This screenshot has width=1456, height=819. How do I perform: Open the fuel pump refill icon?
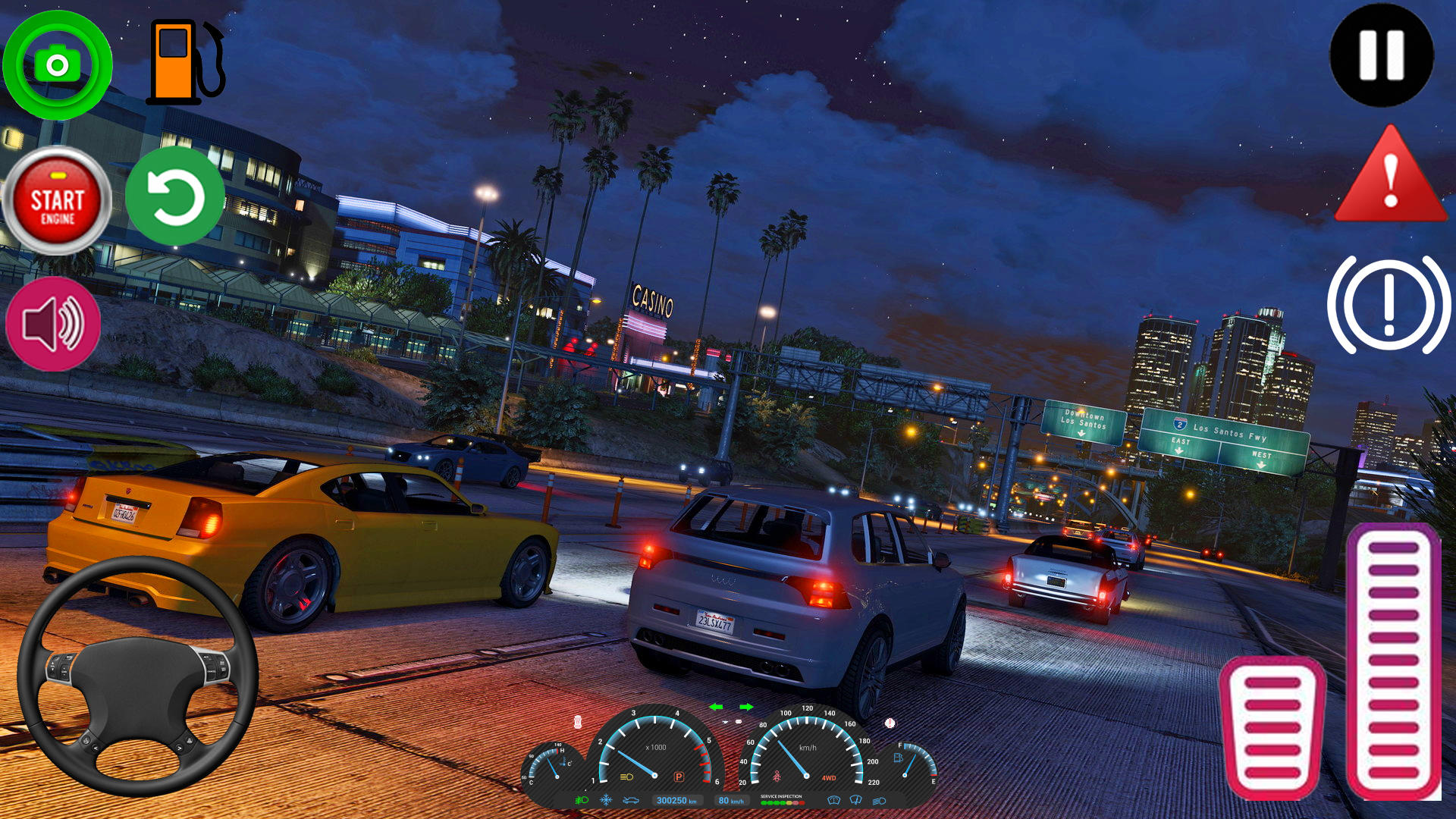click(x=182, y=61)
